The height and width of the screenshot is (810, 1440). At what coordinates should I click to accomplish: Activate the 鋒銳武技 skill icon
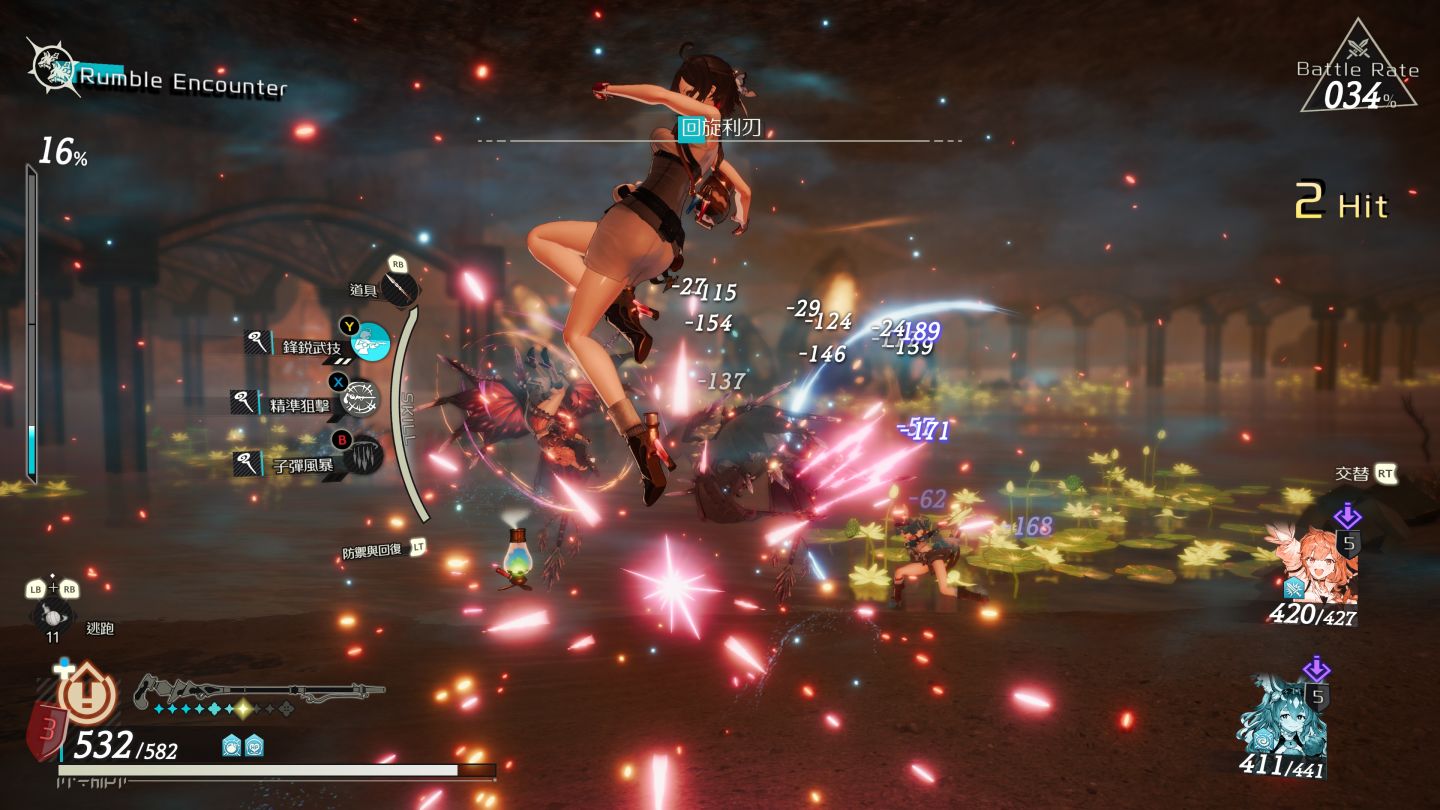pos(371,344)
